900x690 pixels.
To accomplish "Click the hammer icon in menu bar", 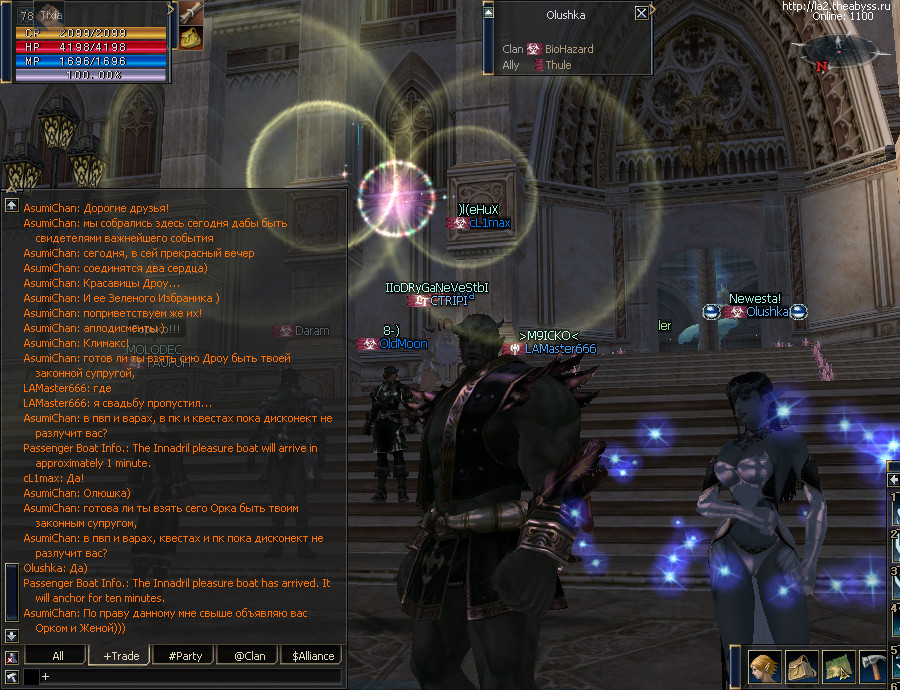I will click(874, 667).
